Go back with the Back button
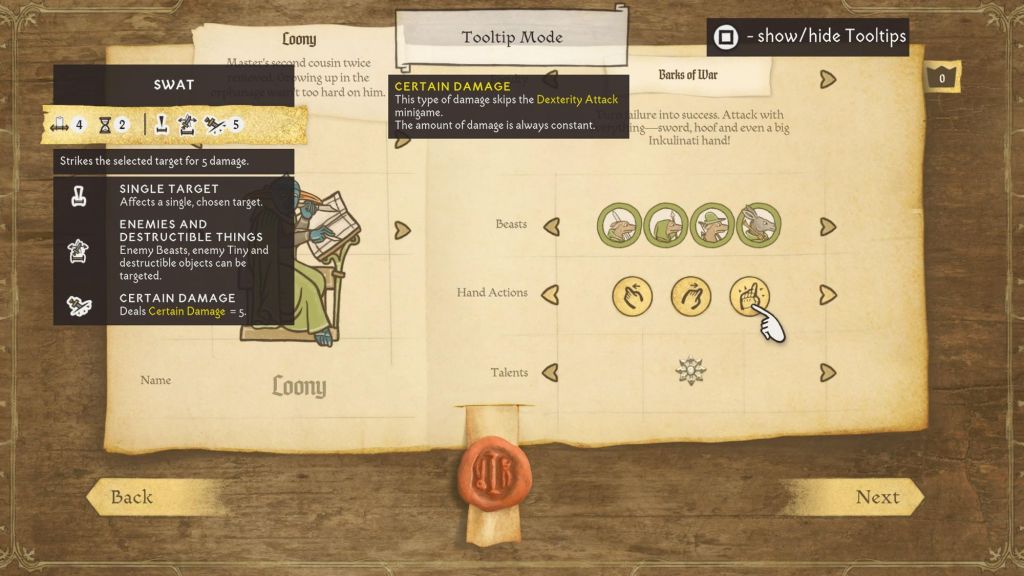This screenshot has height=576, width=1024. click(133, 497)
